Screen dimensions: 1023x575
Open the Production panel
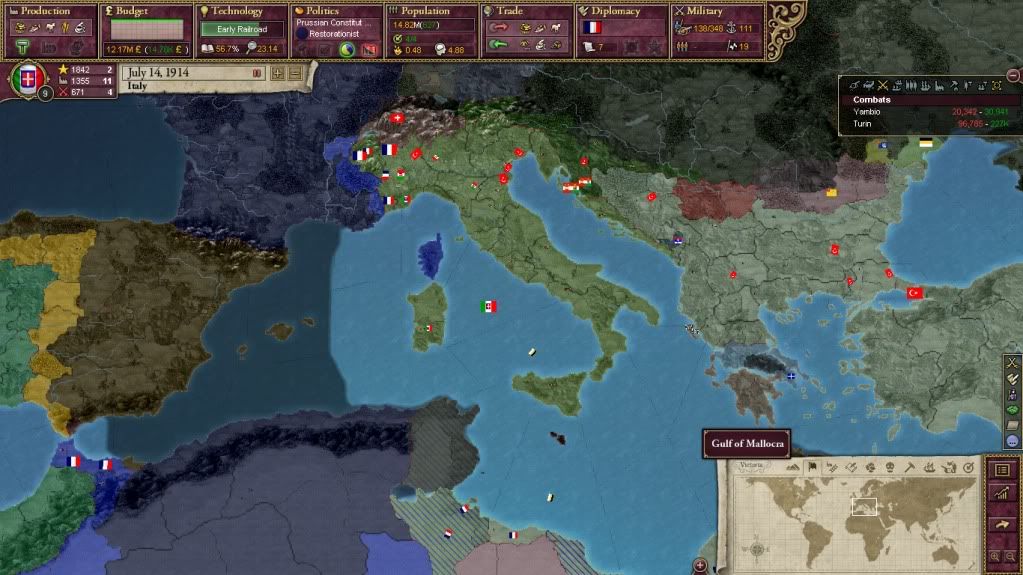click(48, 11)
